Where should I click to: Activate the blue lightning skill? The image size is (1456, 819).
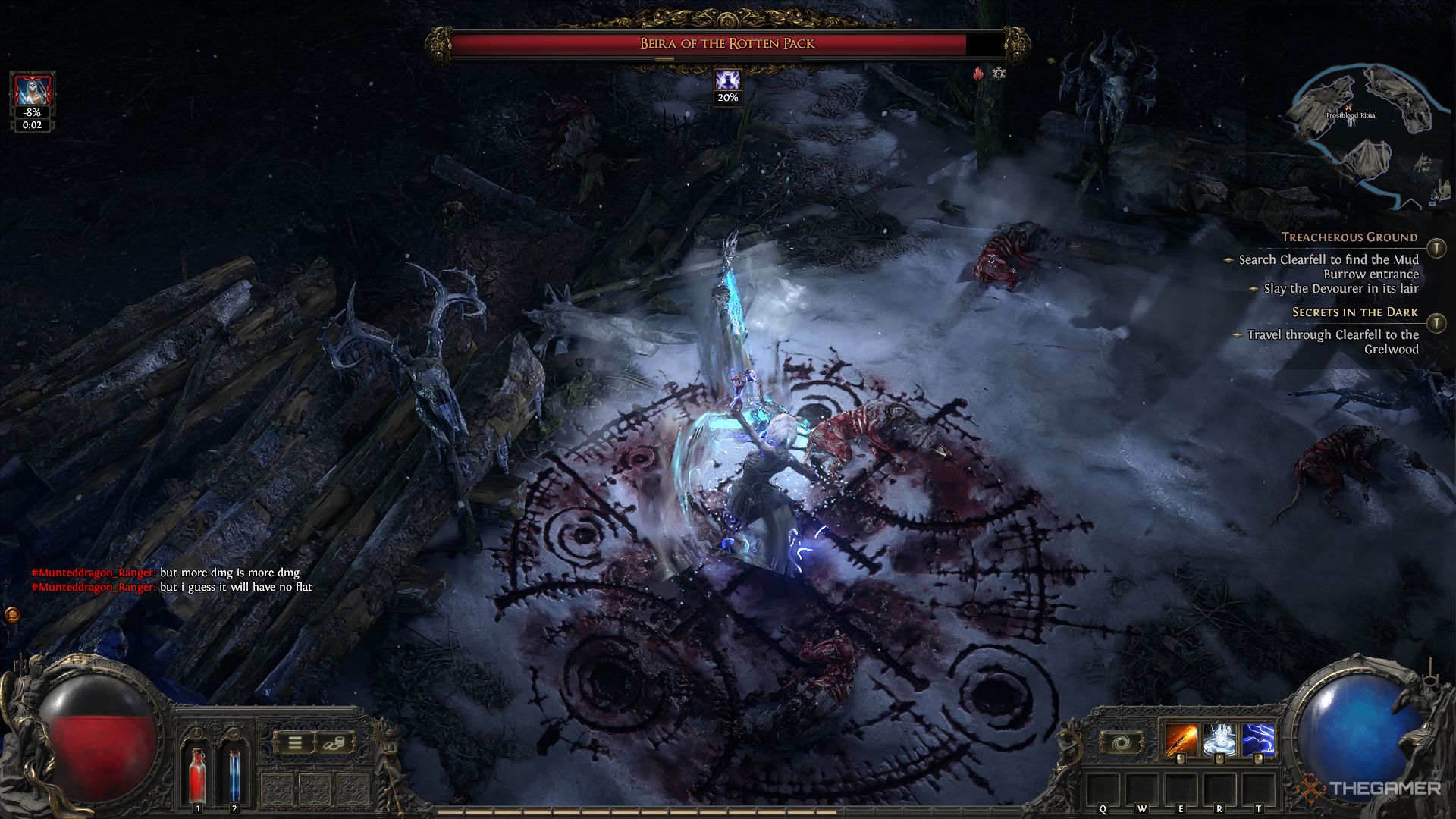tap(1257, 740)
